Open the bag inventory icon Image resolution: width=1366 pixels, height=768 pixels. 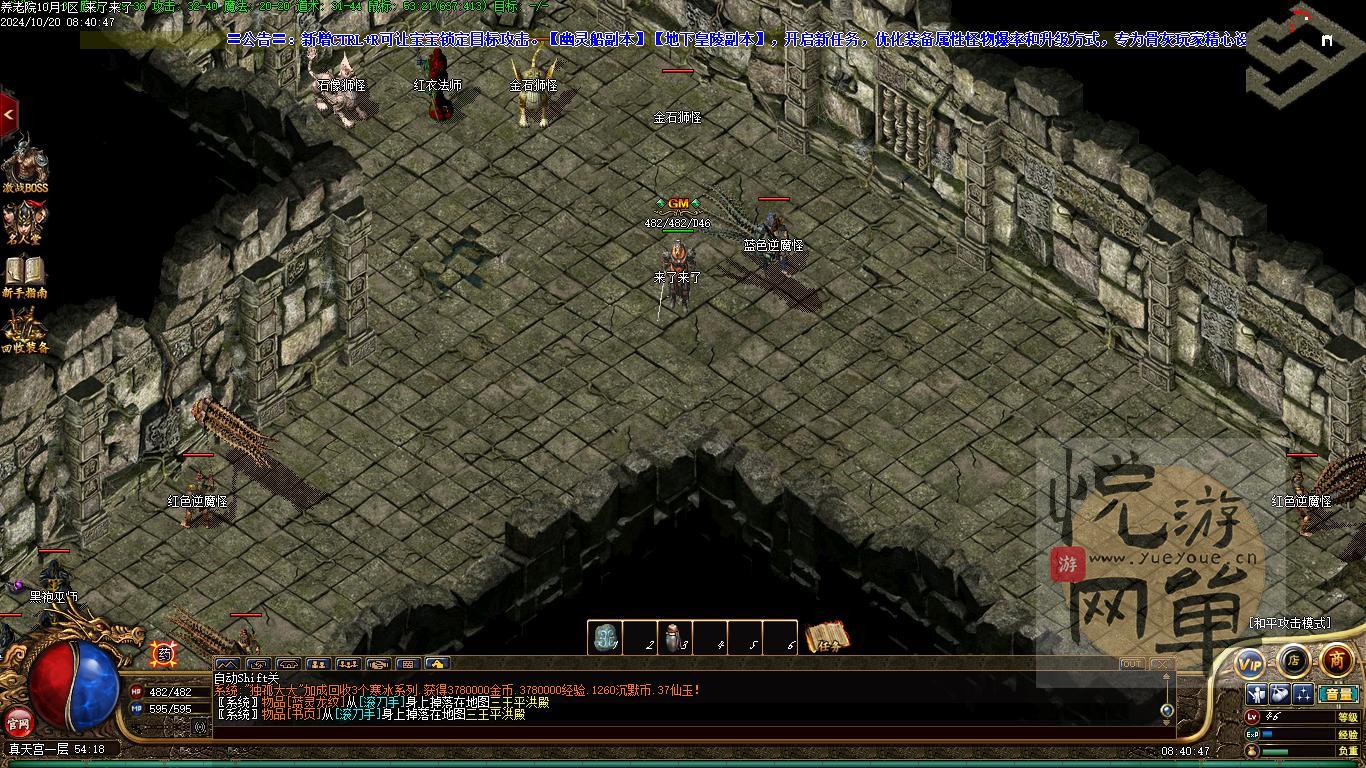tap(1280, 694)
